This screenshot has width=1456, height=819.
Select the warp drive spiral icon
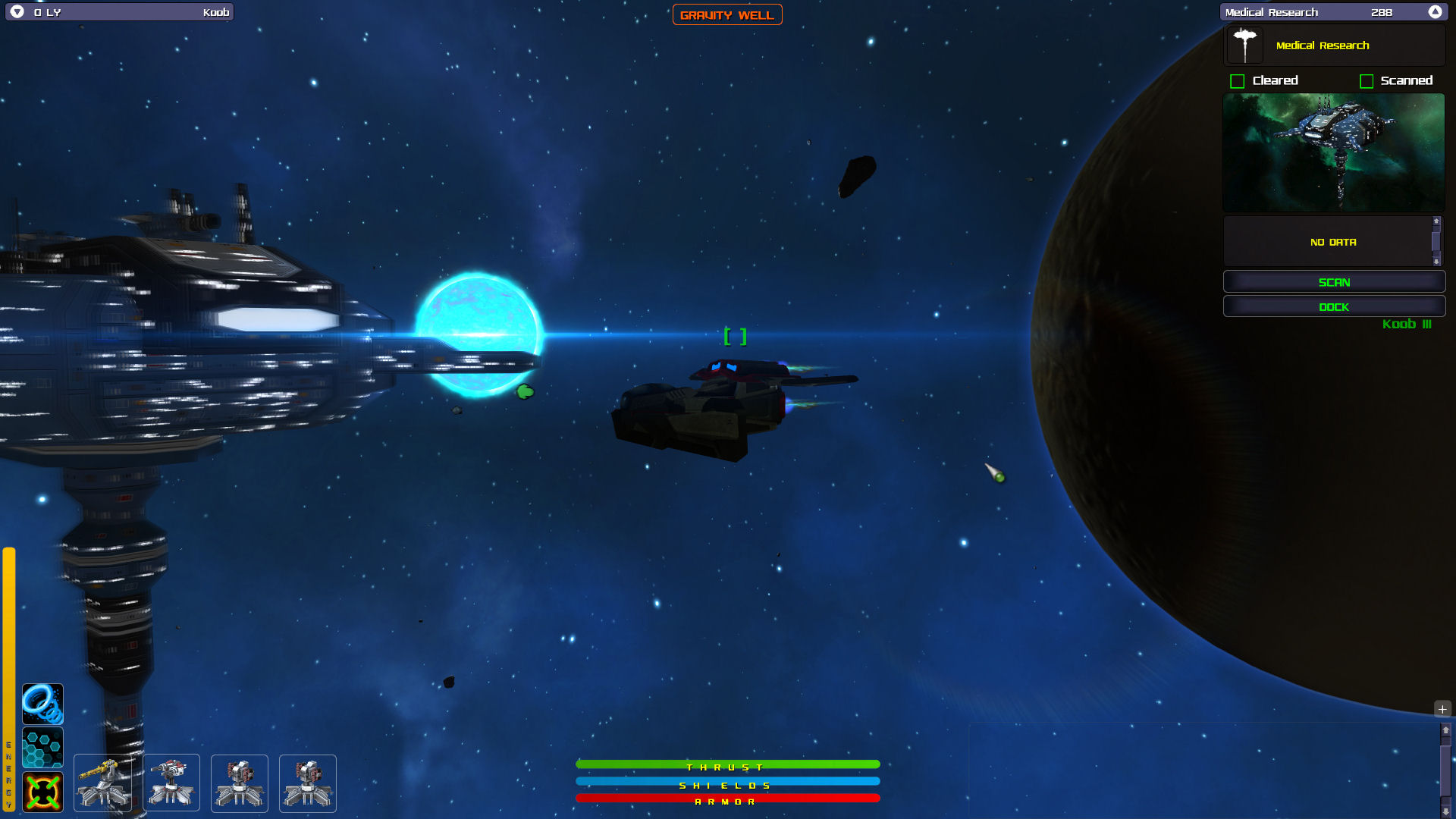coord(42,703)
